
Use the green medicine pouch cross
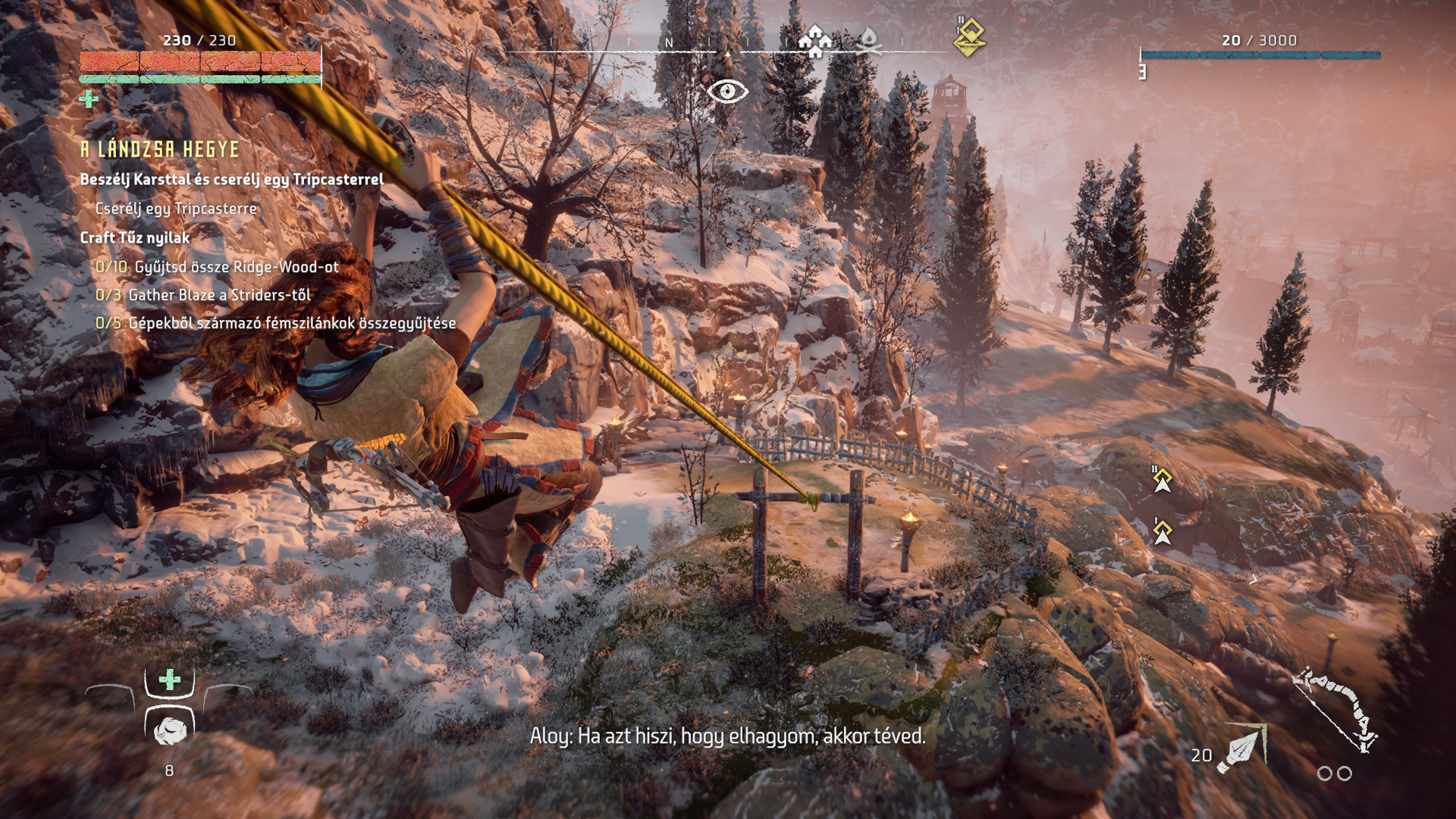(170, 679)
